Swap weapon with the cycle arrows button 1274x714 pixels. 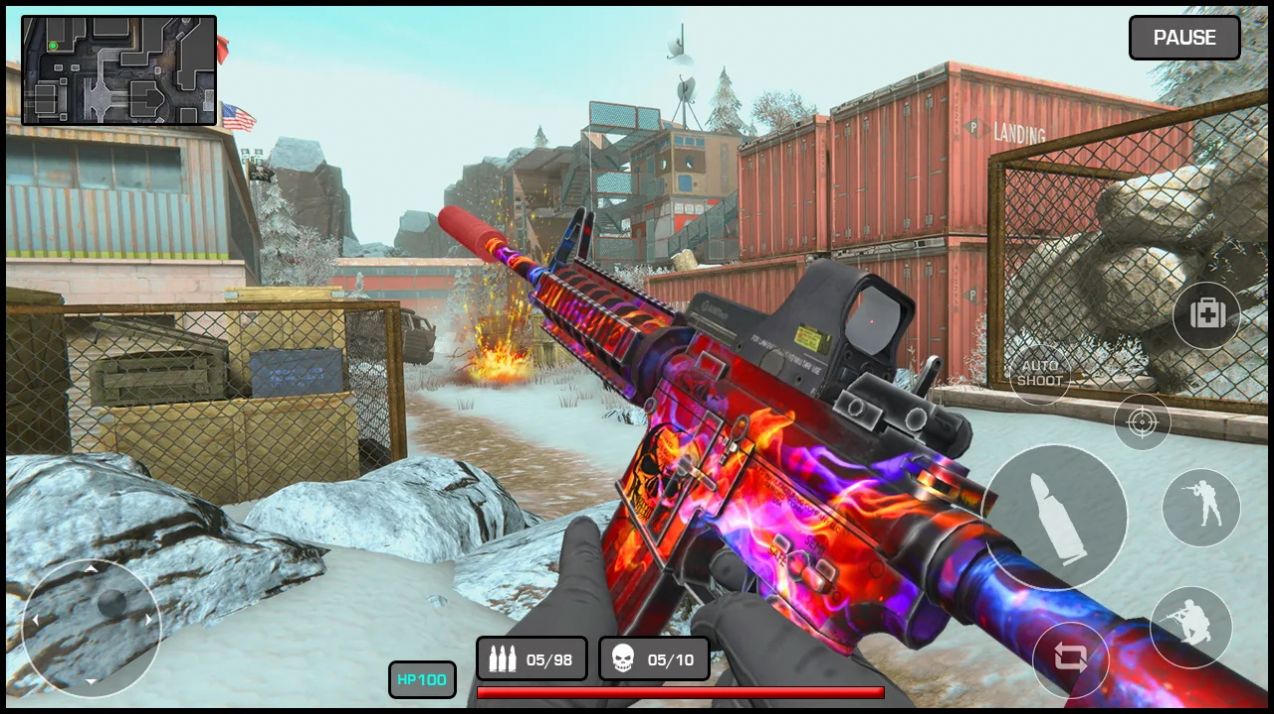tap(1070, 659)
